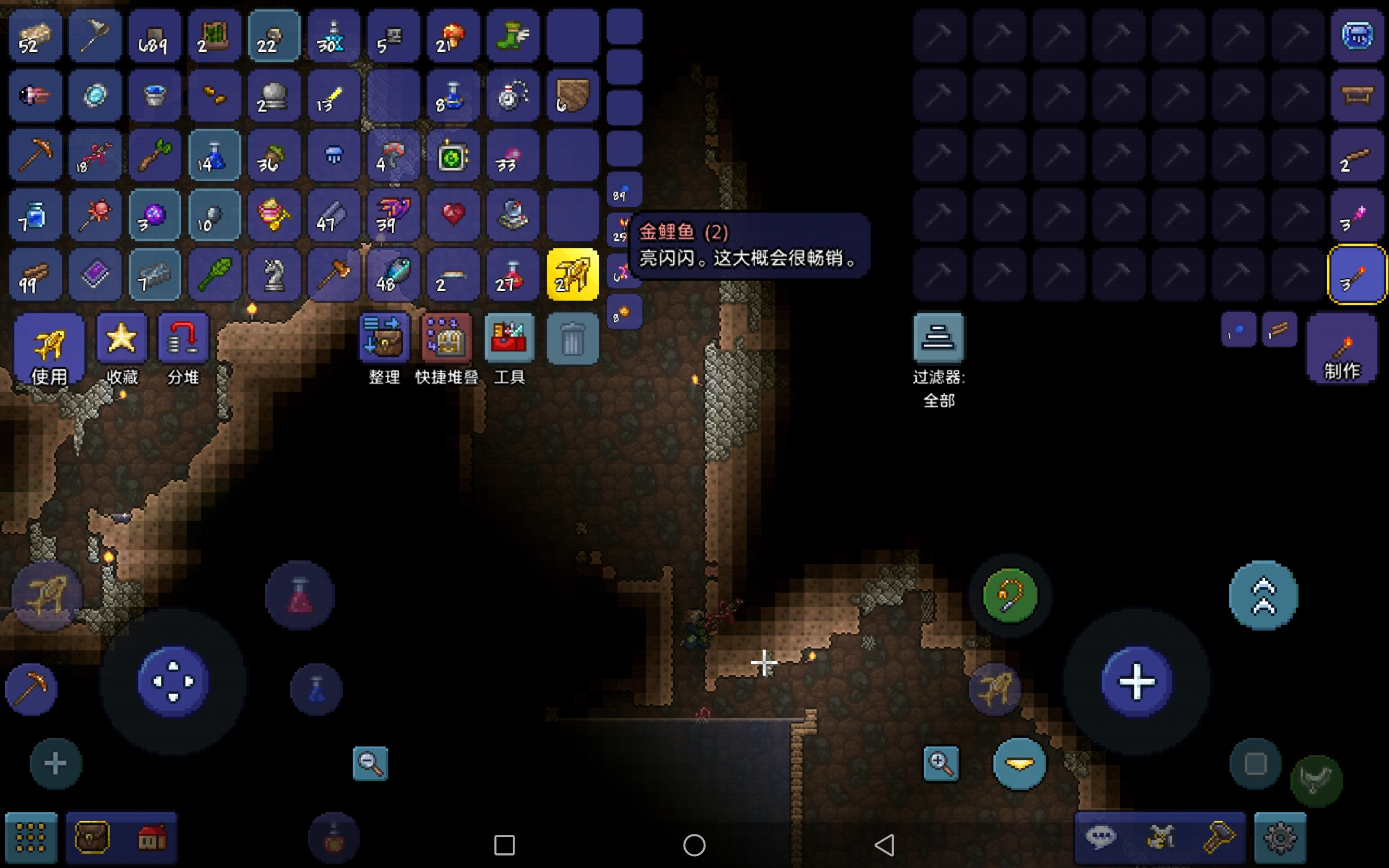Tap the green grappling hook button
Viewport: 1389px width, 868px height.
coord(1010,595)
